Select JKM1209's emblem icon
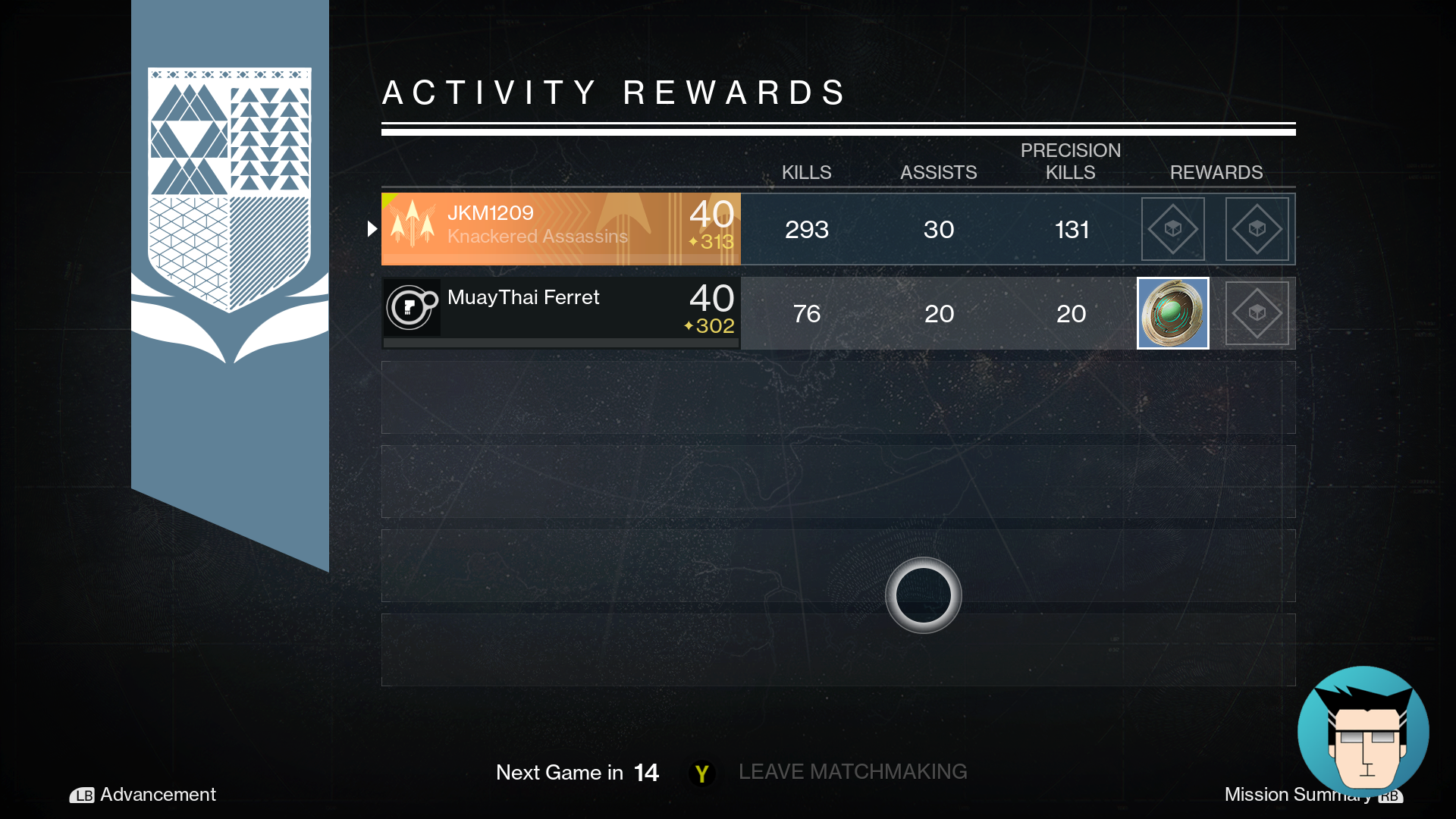 coord(412,228)
